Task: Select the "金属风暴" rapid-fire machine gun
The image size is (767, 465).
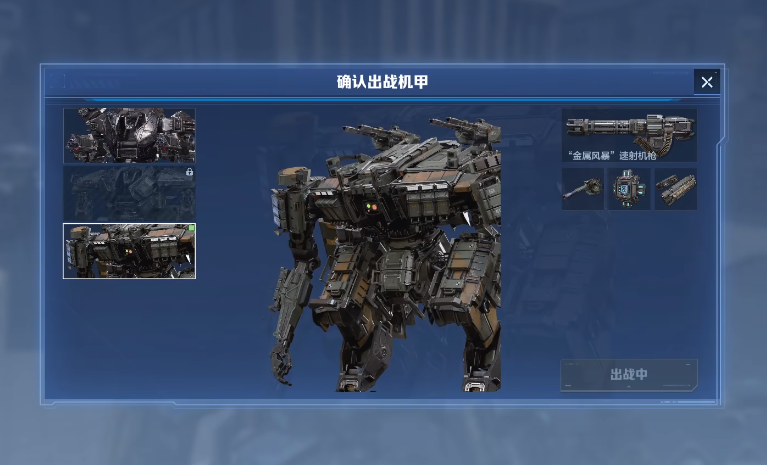Action: [x=629, y=135]
